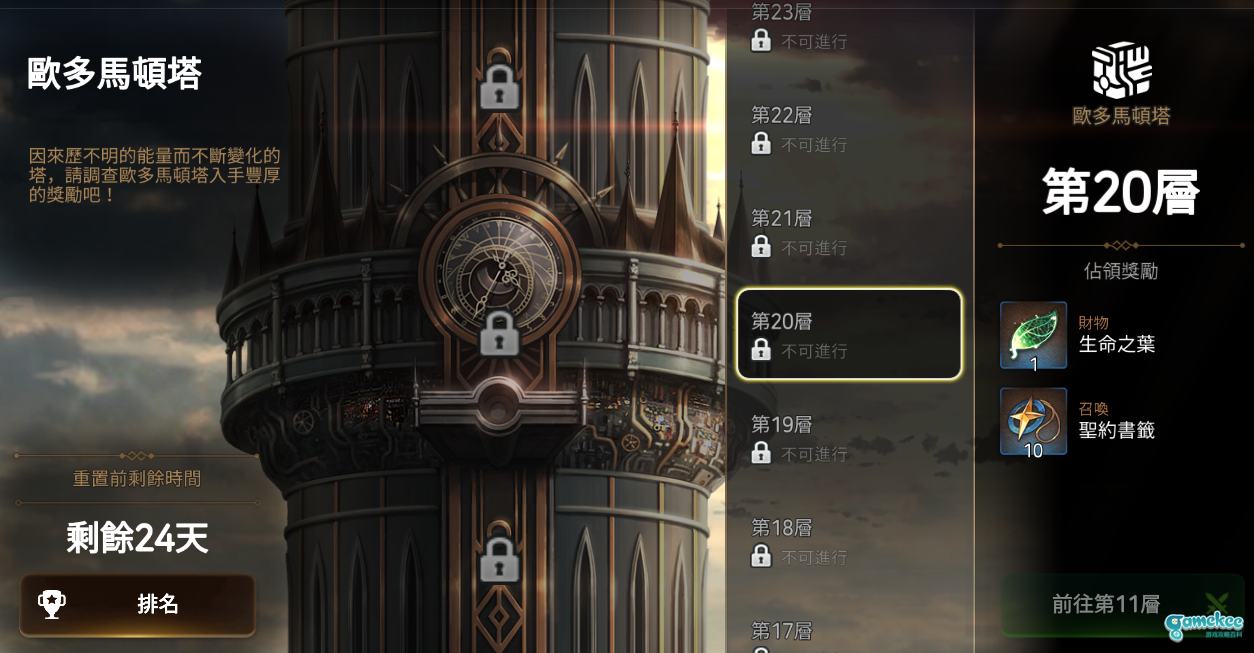Select the 第22層 floor row
Image resolution: width=1254 pixels, height=653 pixels.
(x=848, y=129)
